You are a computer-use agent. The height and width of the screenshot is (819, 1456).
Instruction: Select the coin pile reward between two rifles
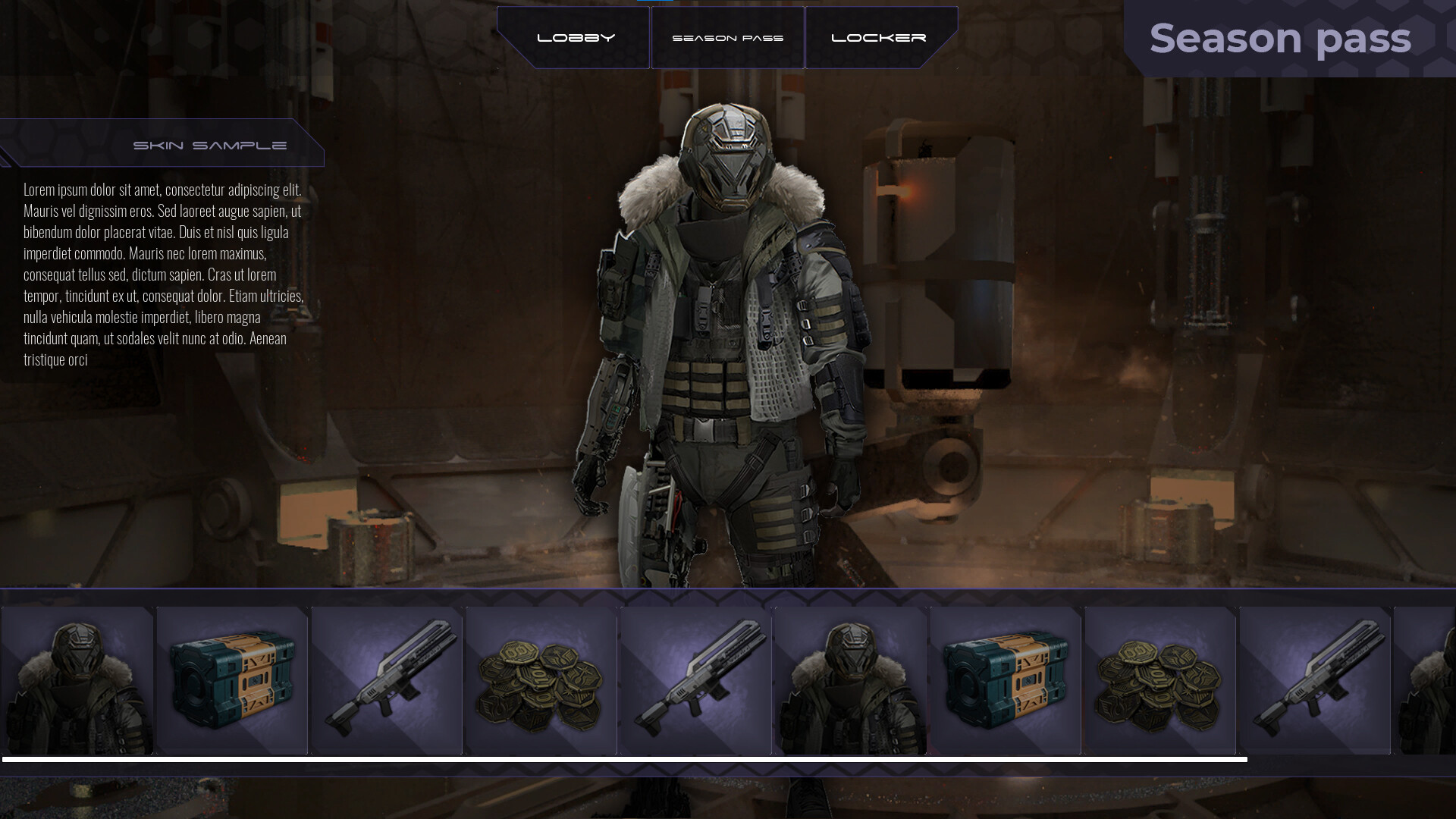click(541, 680)
